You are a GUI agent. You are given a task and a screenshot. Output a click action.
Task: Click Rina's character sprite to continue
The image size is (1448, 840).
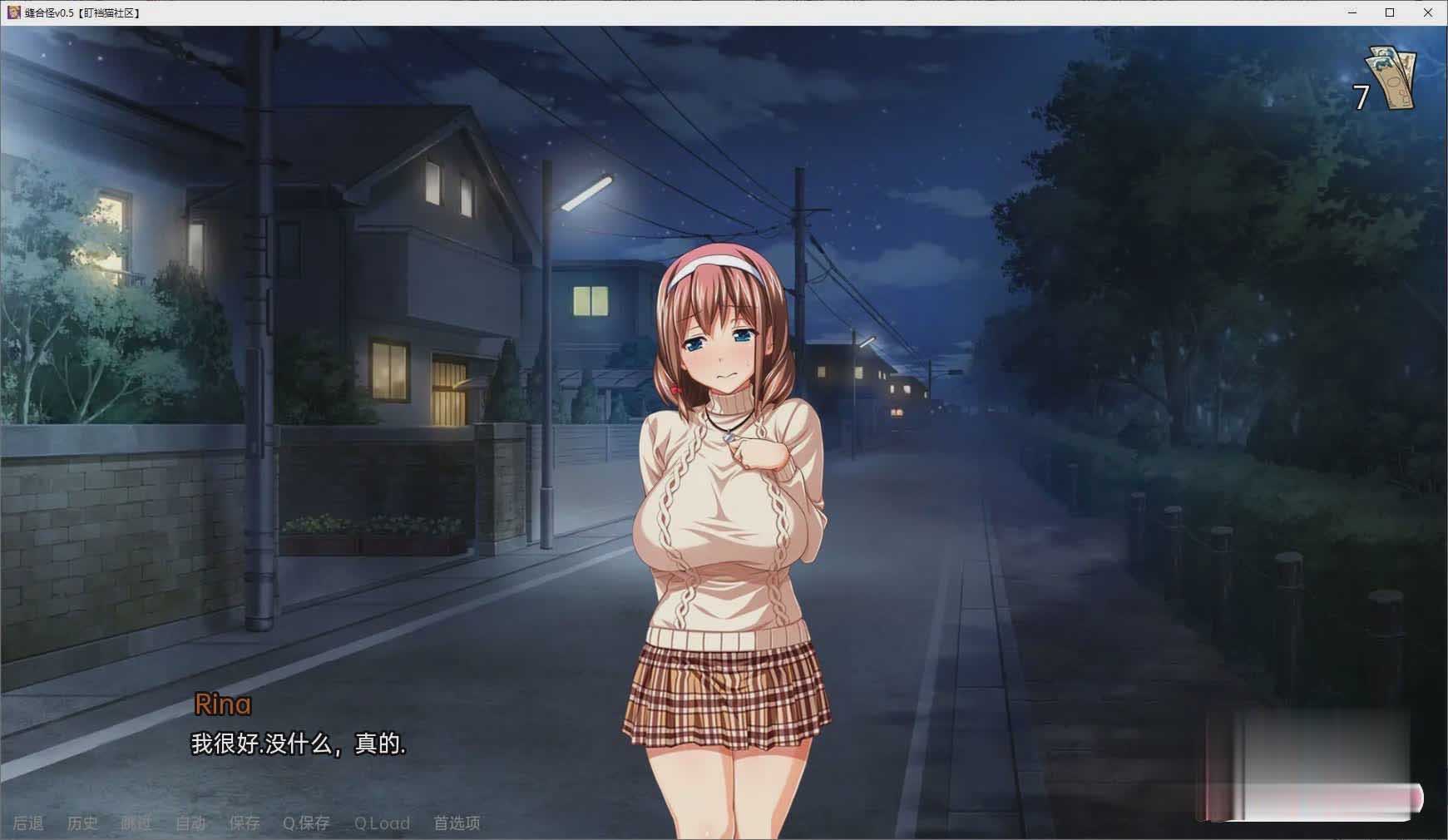(x=727, y=499)
